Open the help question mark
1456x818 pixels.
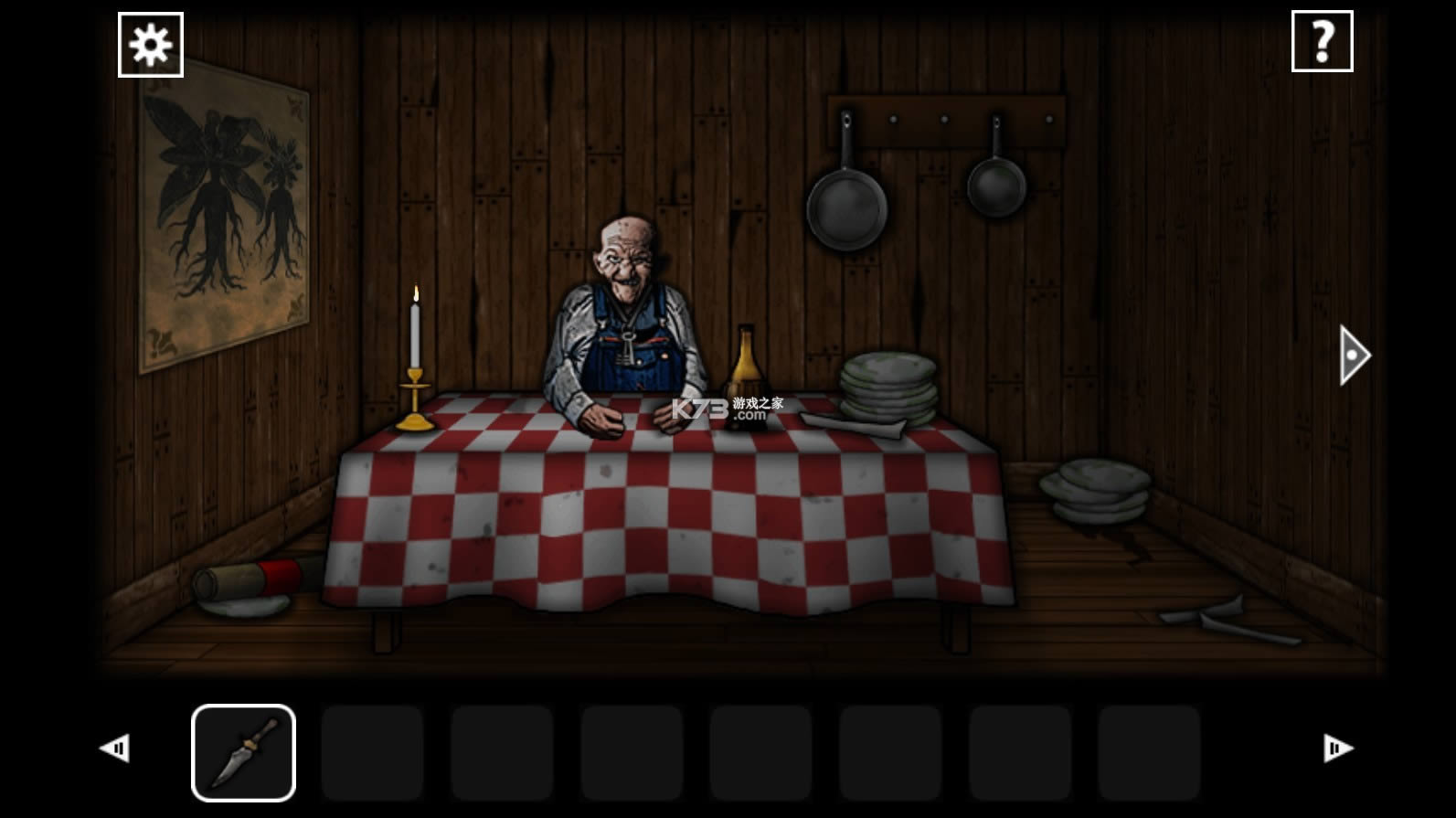[x=1322, y=40]
